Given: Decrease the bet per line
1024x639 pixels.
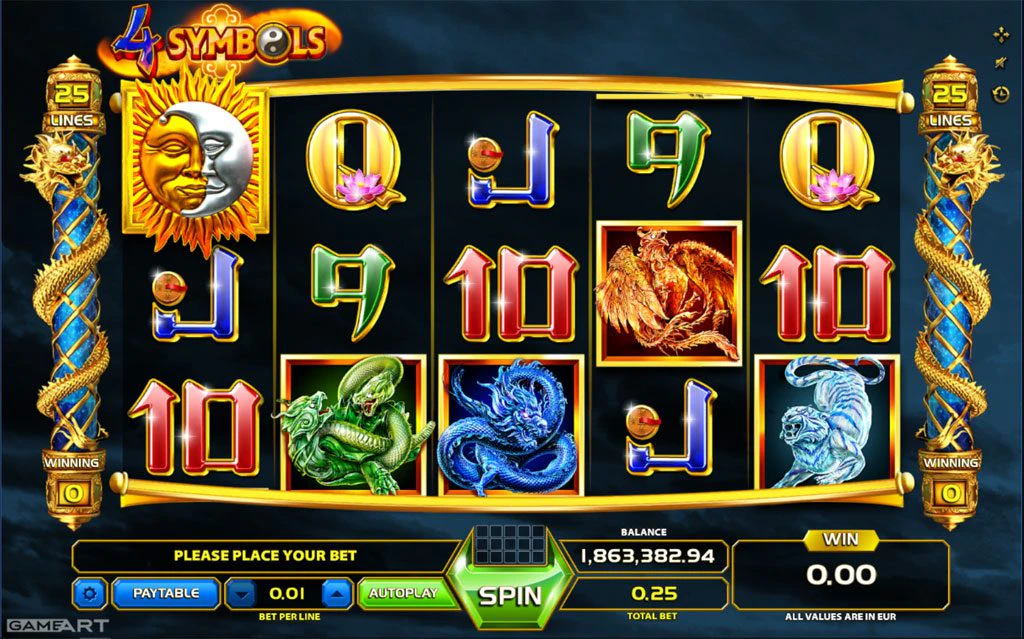Looking at the screenshot, I should (240, 593).
